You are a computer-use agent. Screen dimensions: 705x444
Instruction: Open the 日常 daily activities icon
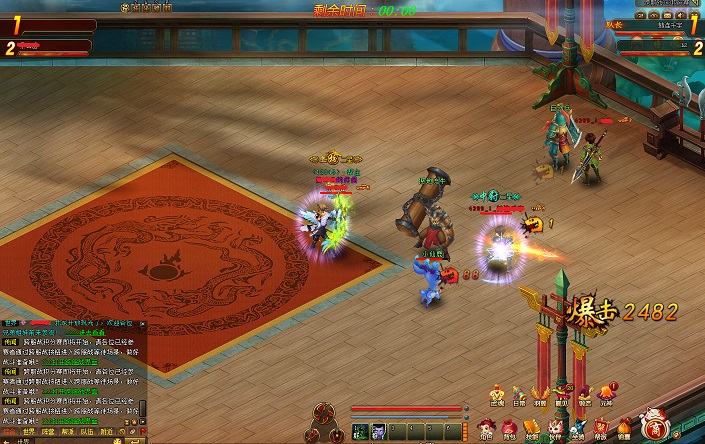coord(517,396)
